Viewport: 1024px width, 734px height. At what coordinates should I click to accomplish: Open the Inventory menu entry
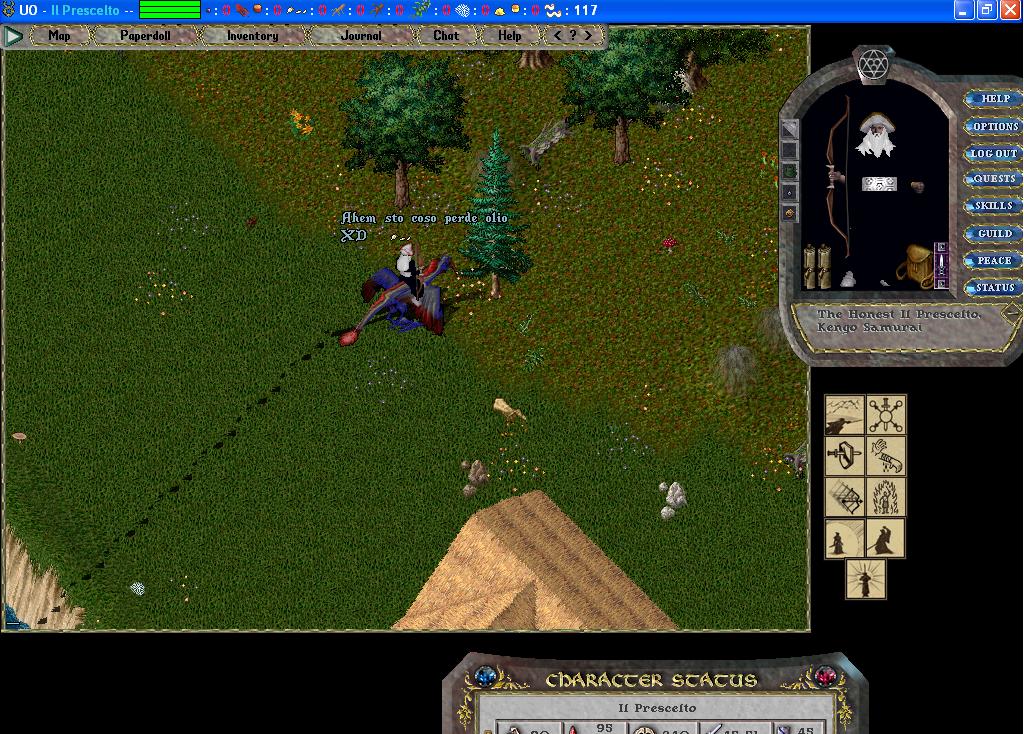252,36
